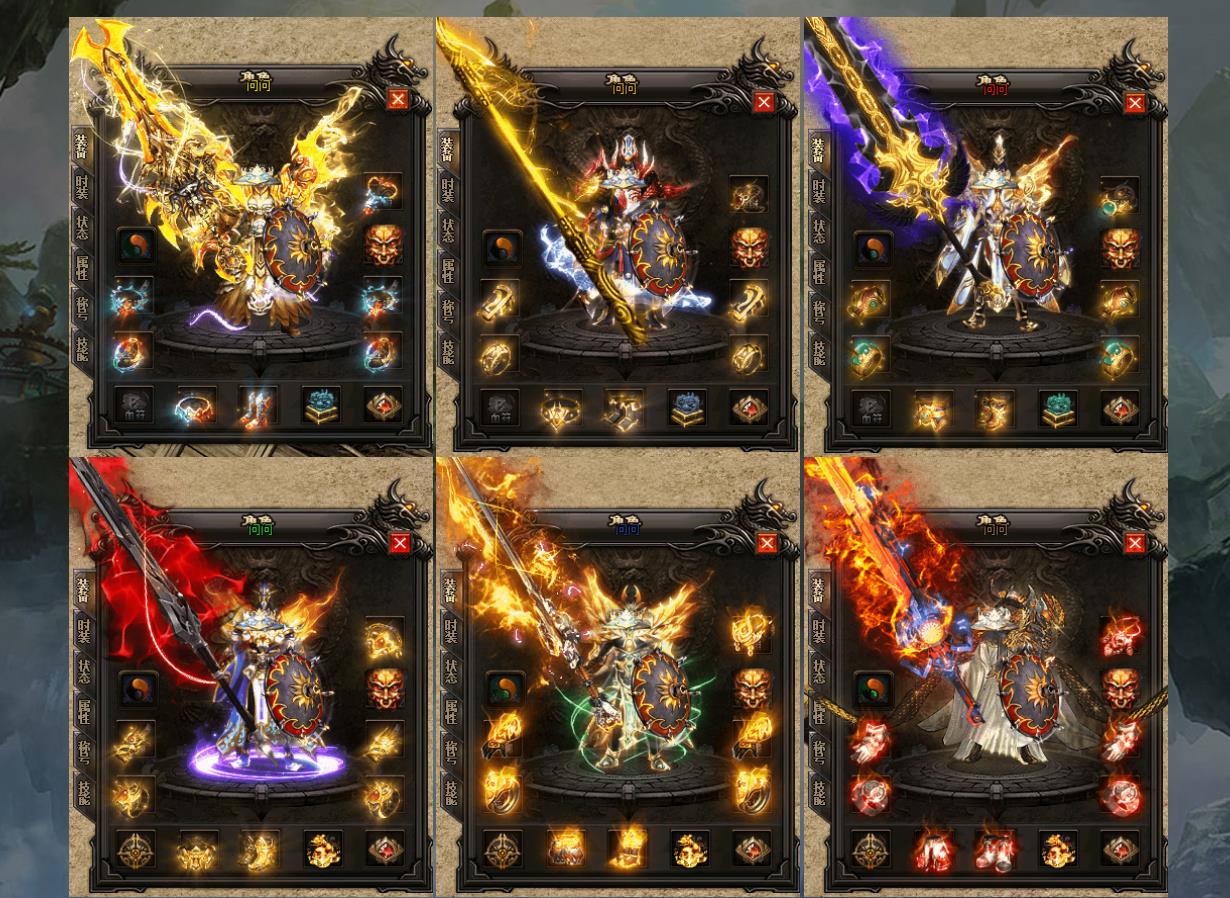Select flaming golden helmet slot in green-aura panel
Image resolution: width=1230 pixels, height=898 pixels.
(x=750, y=632)
